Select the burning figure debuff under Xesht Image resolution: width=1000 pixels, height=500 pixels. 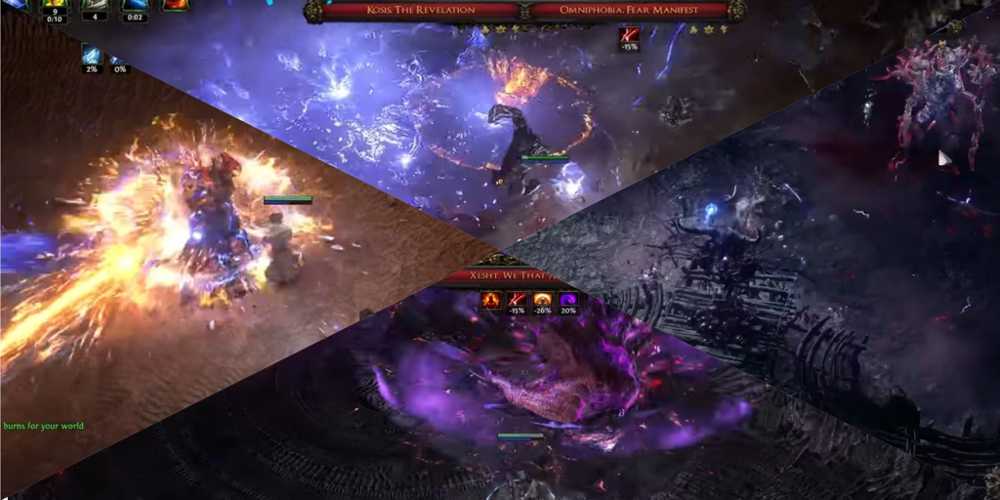(x=492, y=299)
